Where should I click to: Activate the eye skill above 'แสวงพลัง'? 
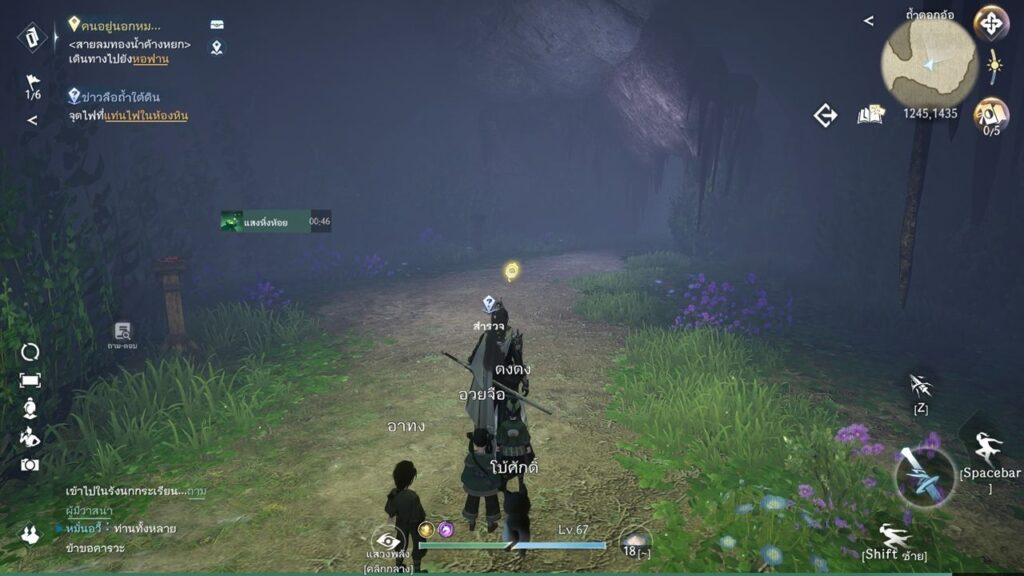[x=387, y=541]
